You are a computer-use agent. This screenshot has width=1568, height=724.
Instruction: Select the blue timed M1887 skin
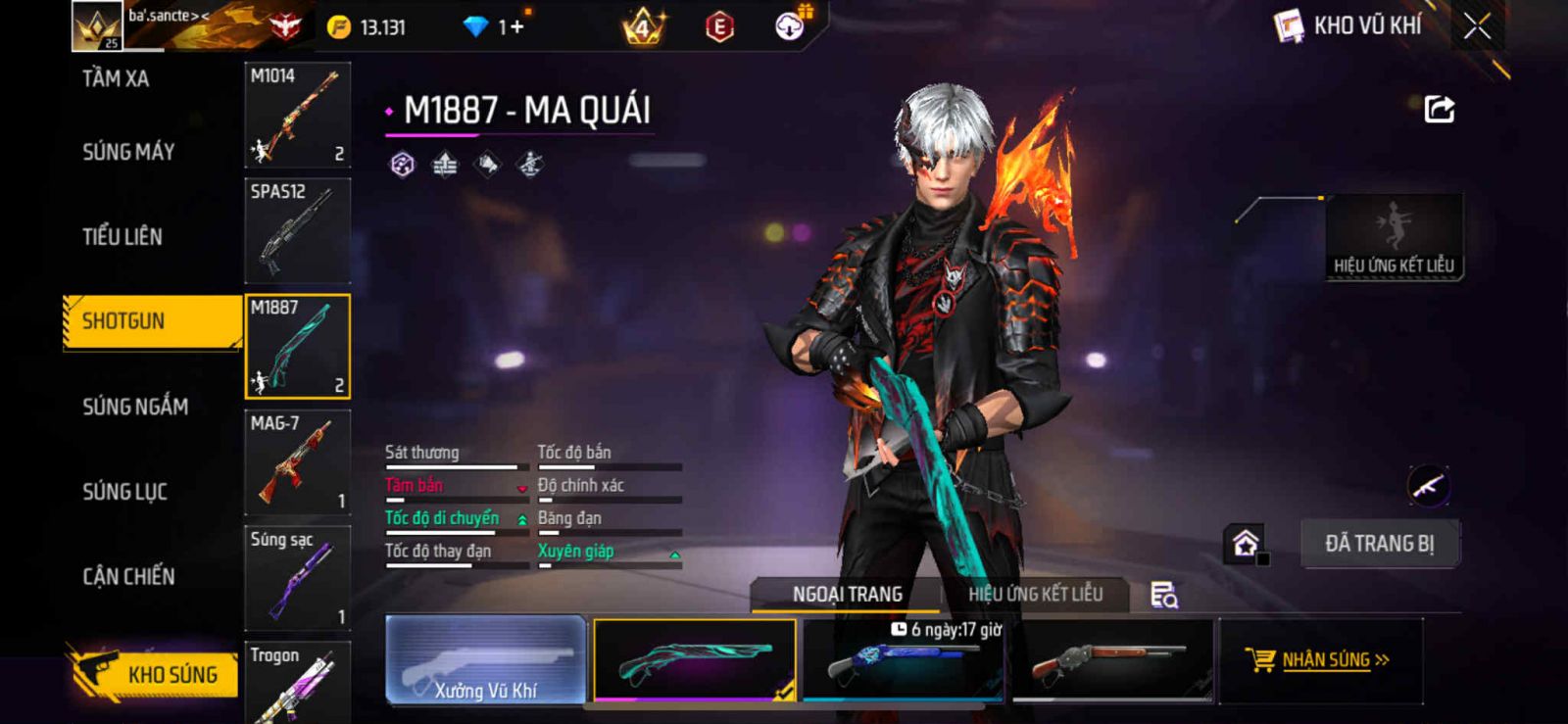[903, 662]
